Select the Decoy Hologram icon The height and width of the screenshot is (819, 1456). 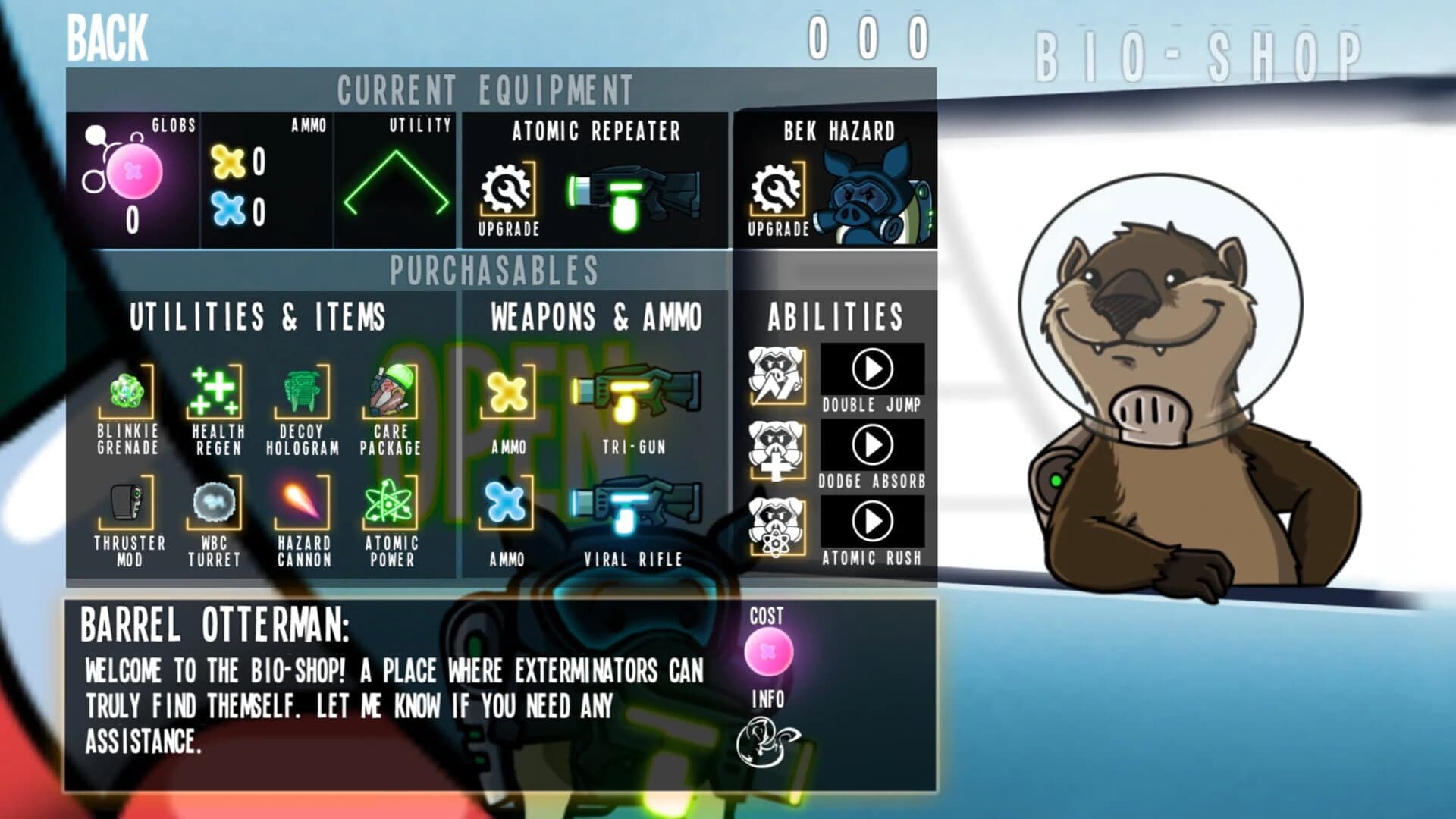pyautogui.click(x=302, y=391)
